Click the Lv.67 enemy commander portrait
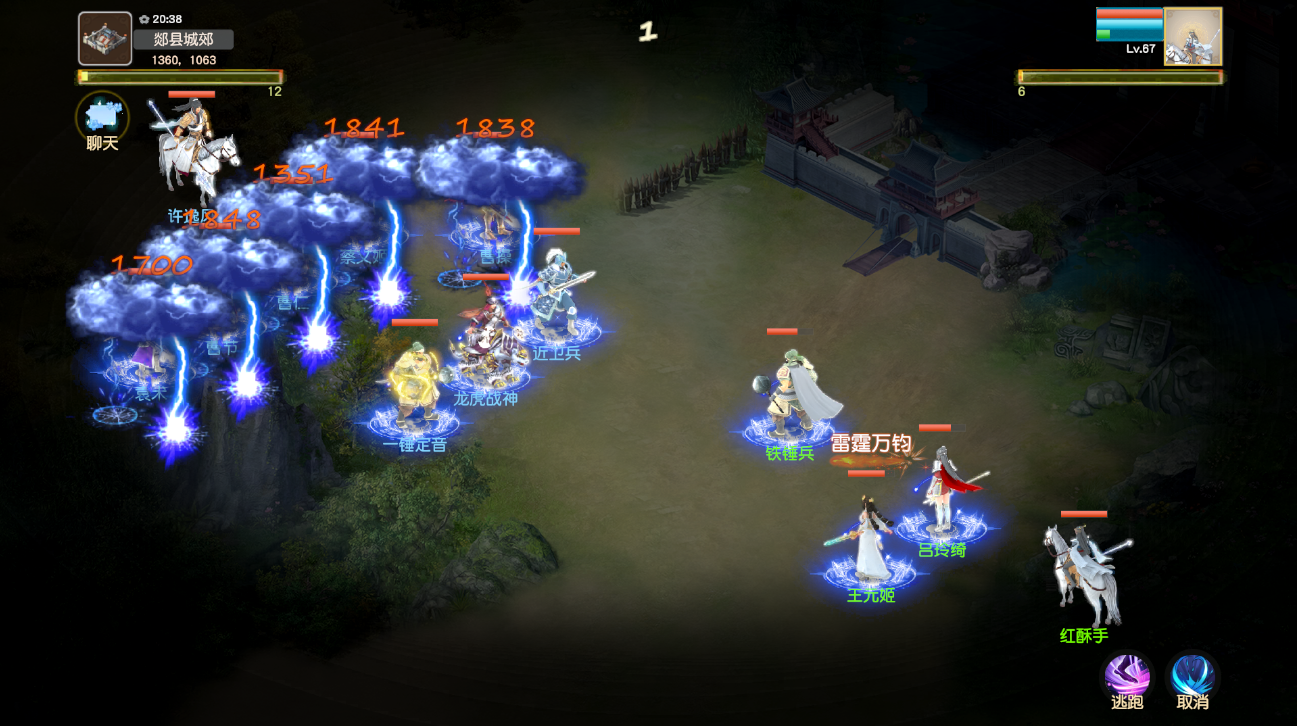1297x726 pixels. coord(1192,37)
